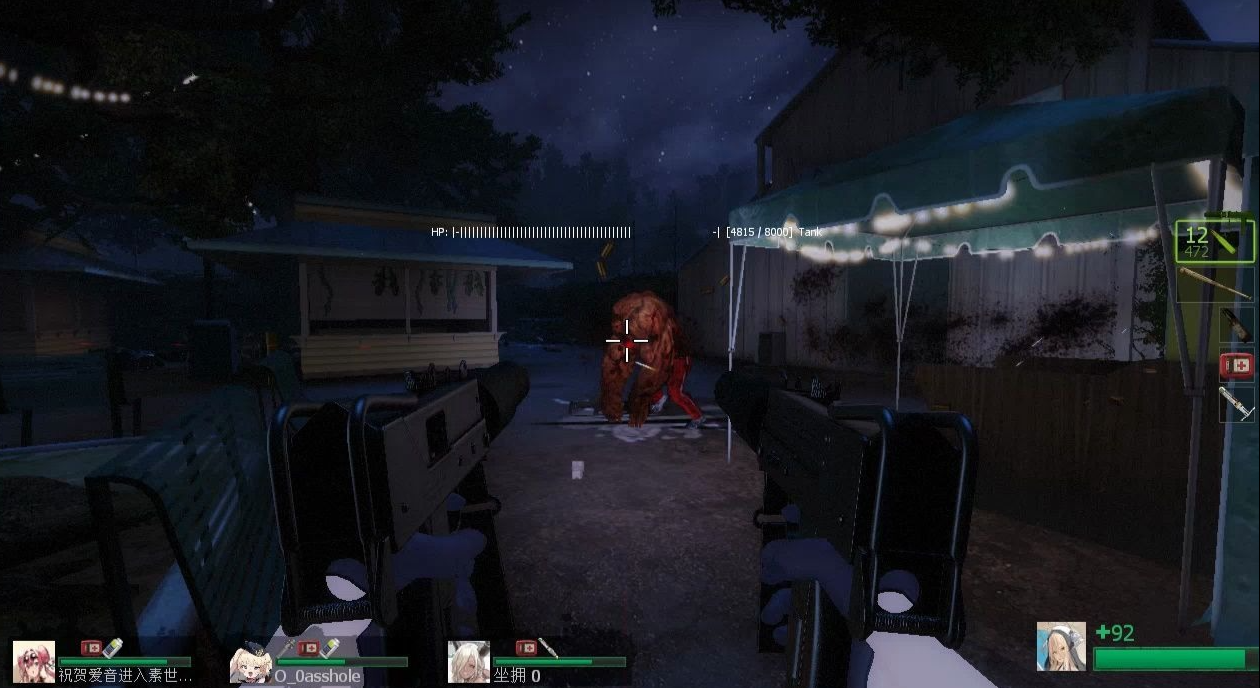Choose the first aid kit slot

(1237, 365)
